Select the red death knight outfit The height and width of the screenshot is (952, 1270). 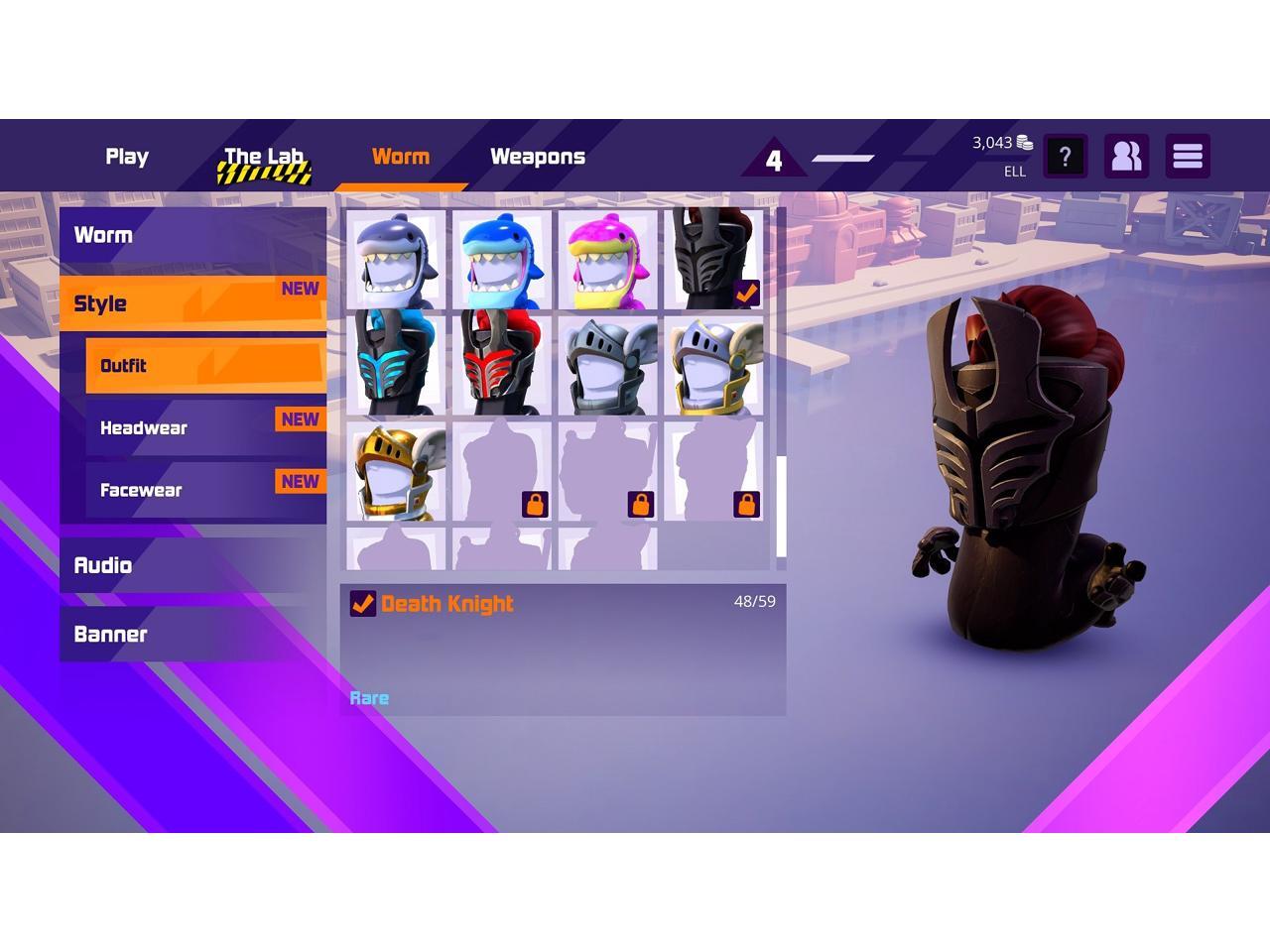(501, 364)
